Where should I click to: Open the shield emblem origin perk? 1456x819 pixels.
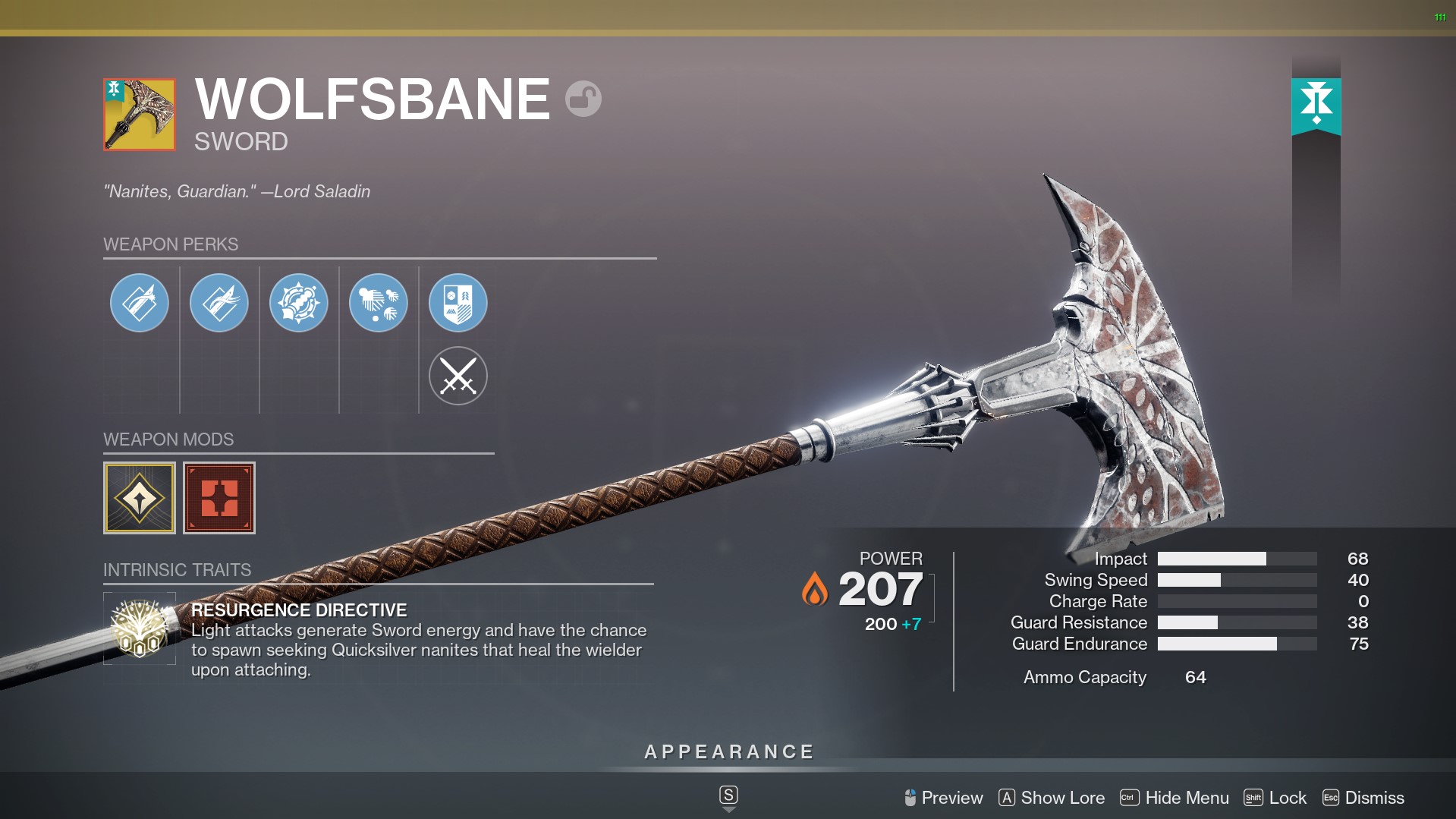pyautogui.click(x=458, y=303)
